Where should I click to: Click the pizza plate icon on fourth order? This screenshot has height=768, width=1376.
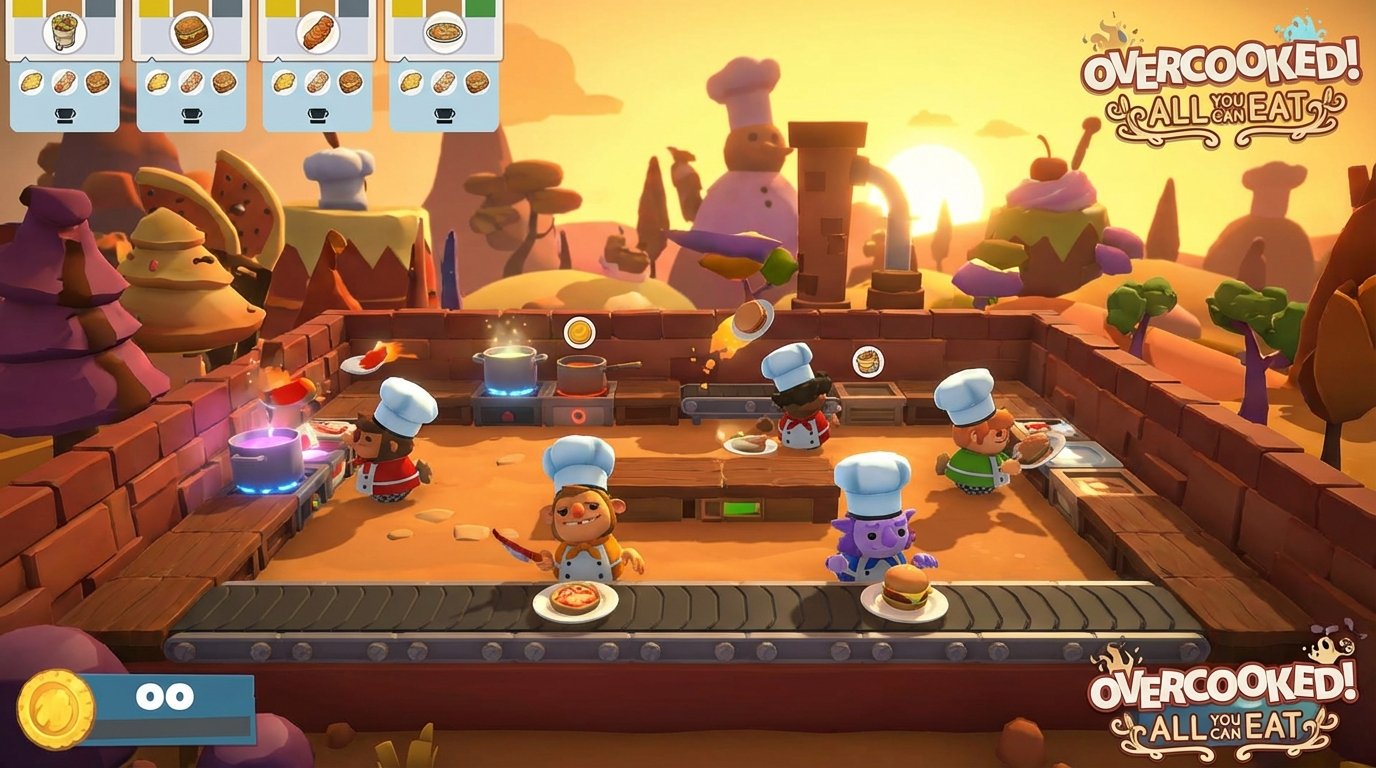(443, 33)
